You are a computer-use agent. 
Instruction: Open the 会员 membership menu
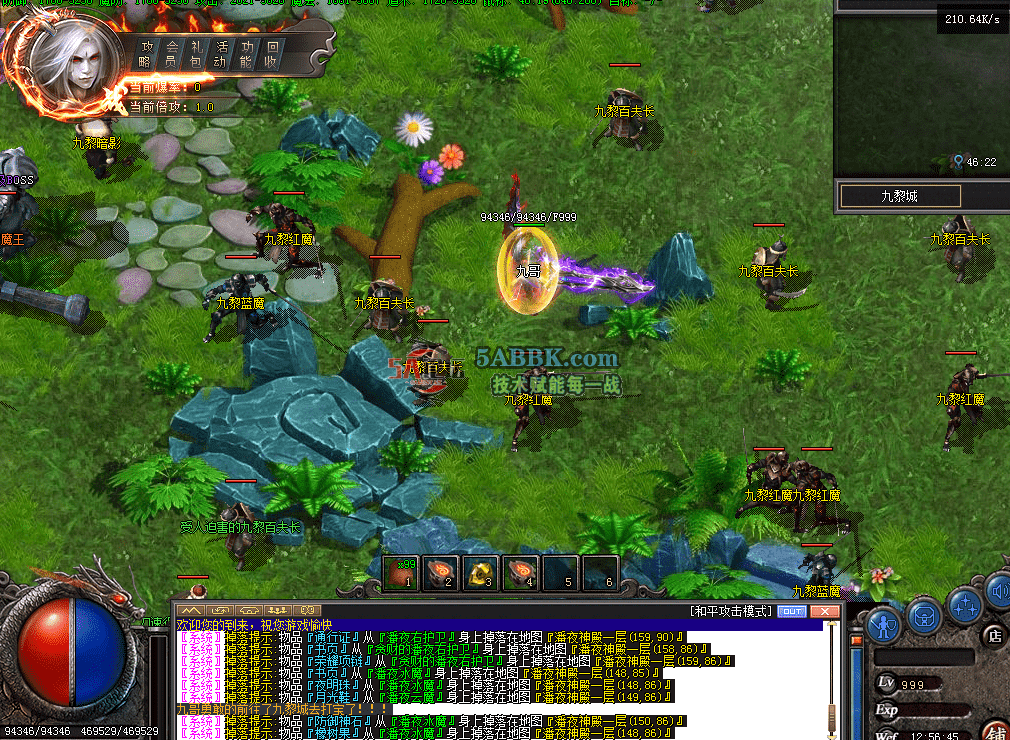click(x=172, y=54)
